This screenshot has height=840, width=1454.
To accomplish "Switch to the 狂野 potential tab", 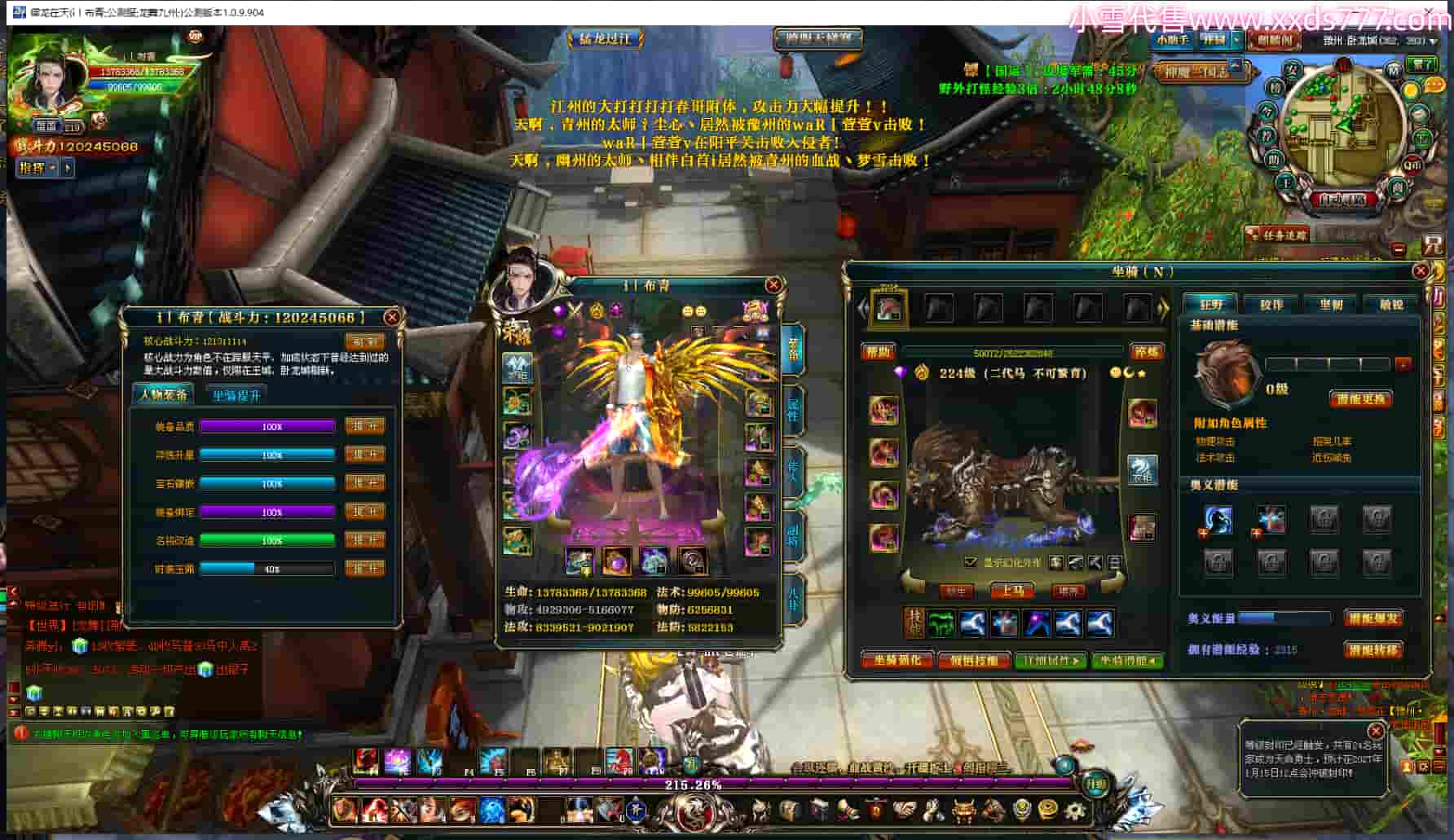I will [1211, 305].
